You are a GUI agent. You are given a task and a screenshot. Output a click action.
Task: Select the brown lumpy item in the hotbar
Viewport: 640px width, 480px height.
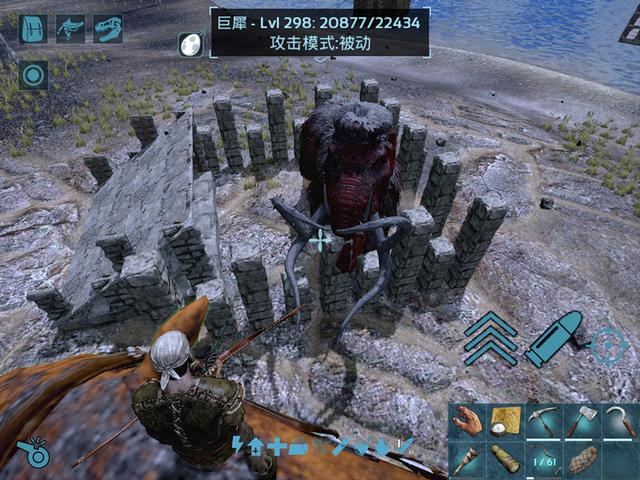[581, 461]
